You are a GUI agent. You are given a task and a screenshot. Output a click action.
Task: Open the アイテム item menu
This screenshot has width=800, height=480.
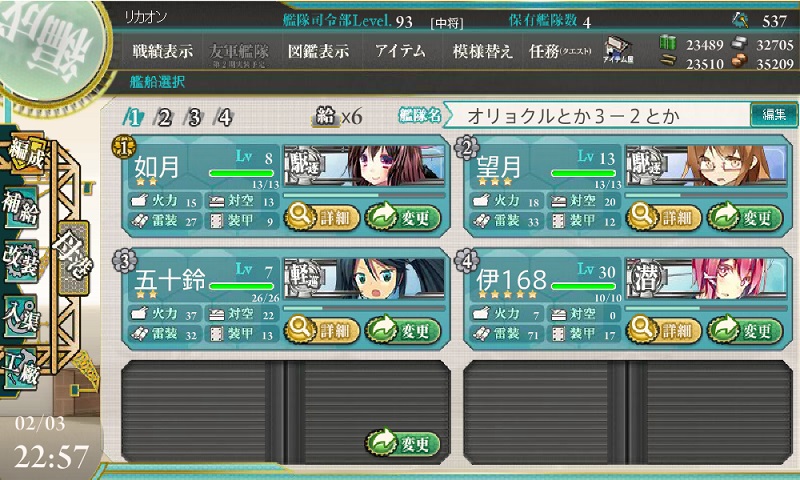(x=400, y=51)
